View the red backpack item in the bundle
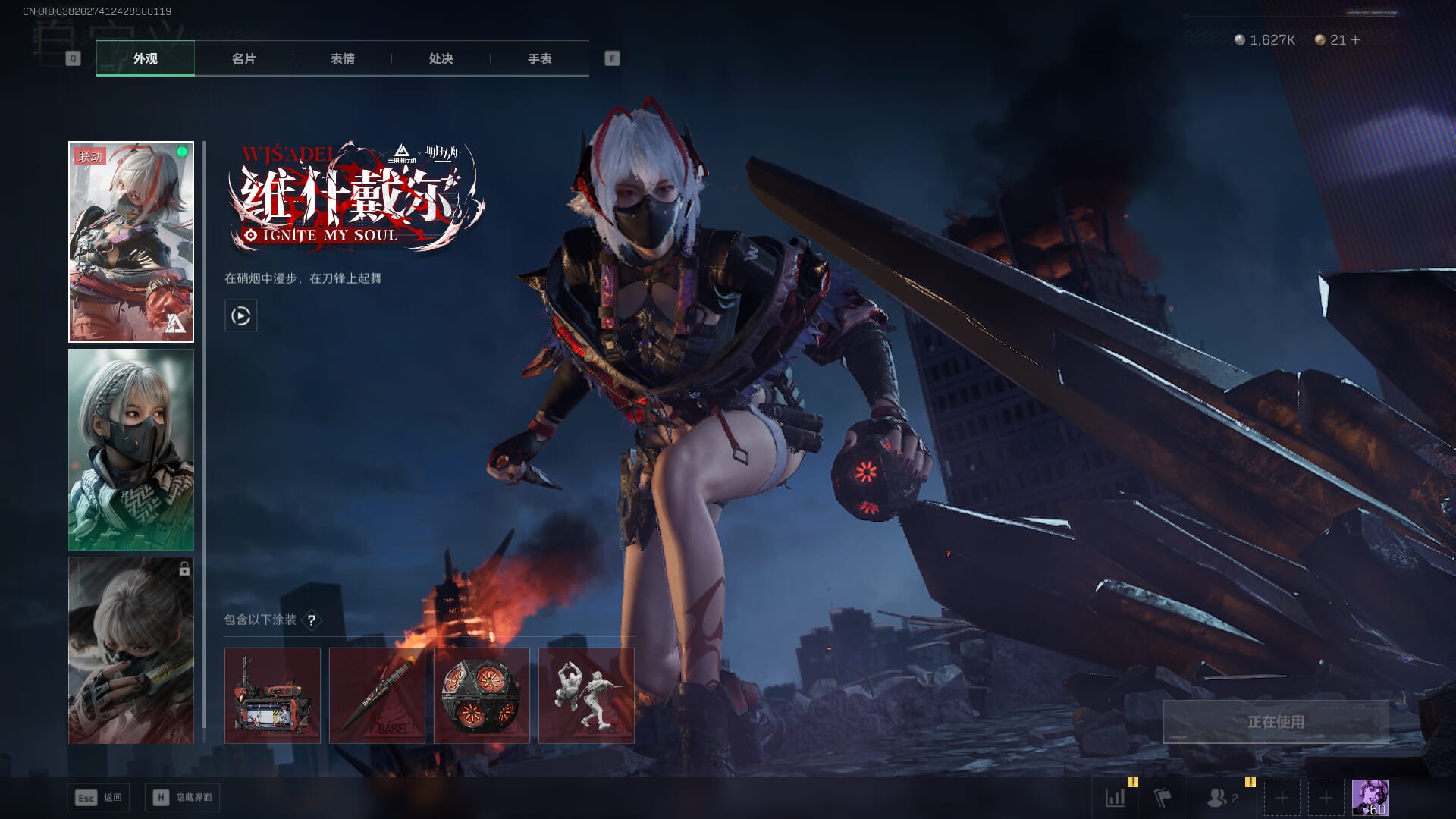Viewport: 1456px width, 819px height. (x=272, y=695)
